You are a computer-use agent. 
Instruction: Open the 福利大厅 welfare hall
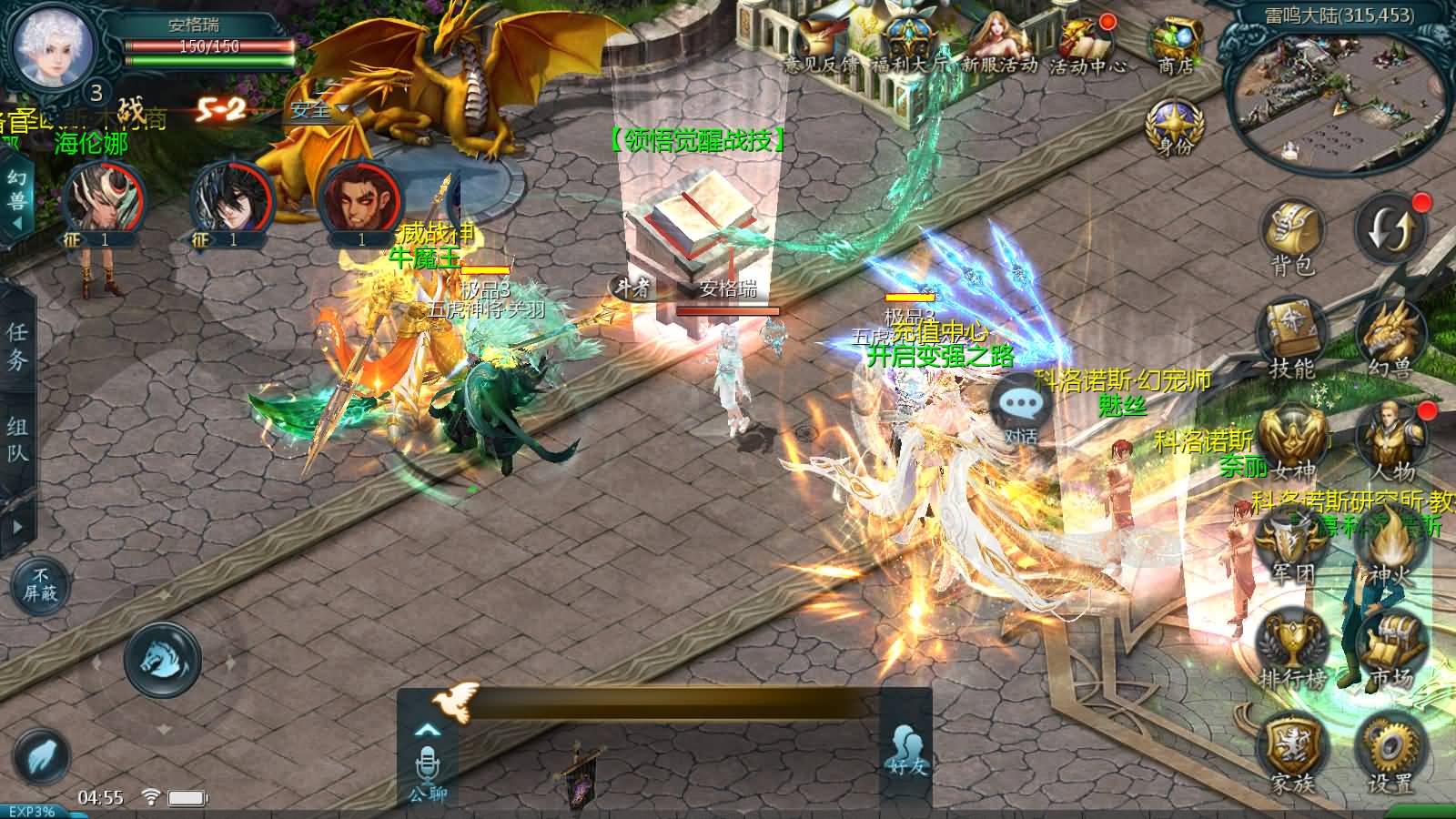910,44
